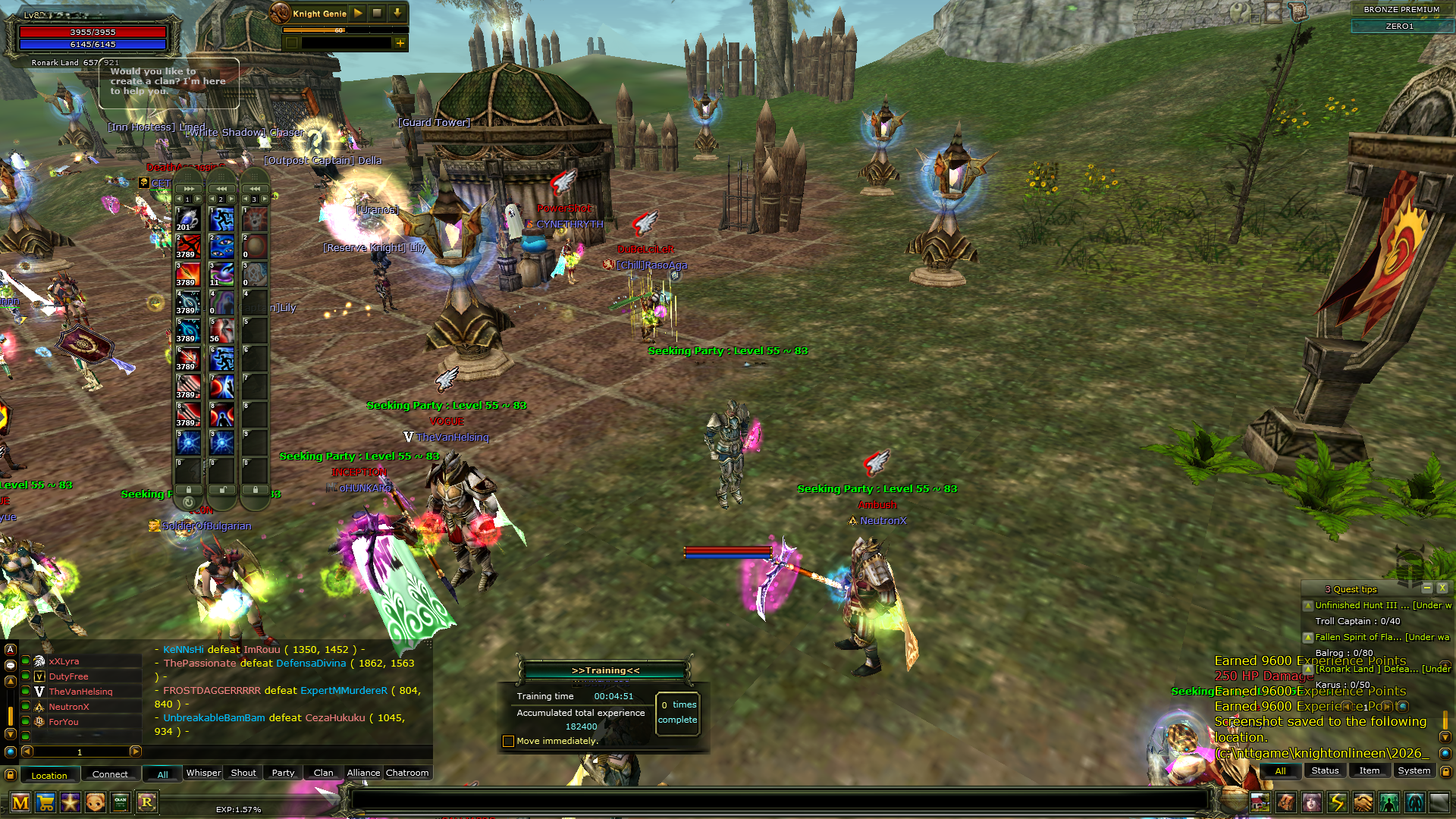Open the handshake trade icon
1456x819 pixels.
click(x=1363, y=802)
